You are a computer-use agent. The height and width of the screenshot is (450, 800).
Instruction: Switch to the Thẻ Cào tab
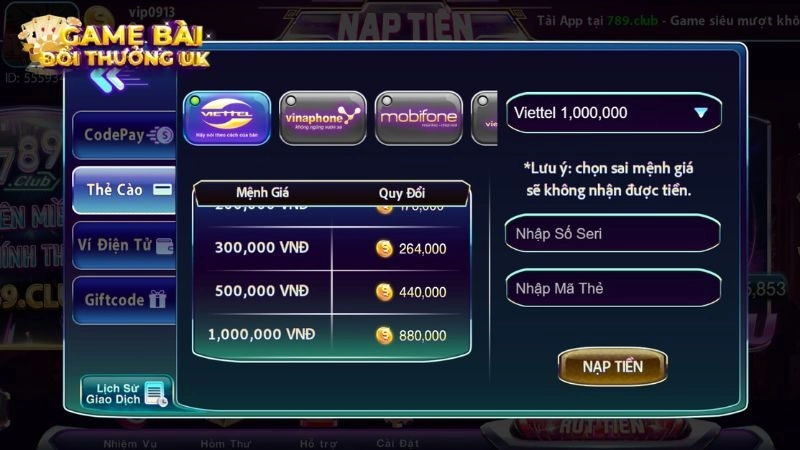(124, 189)
